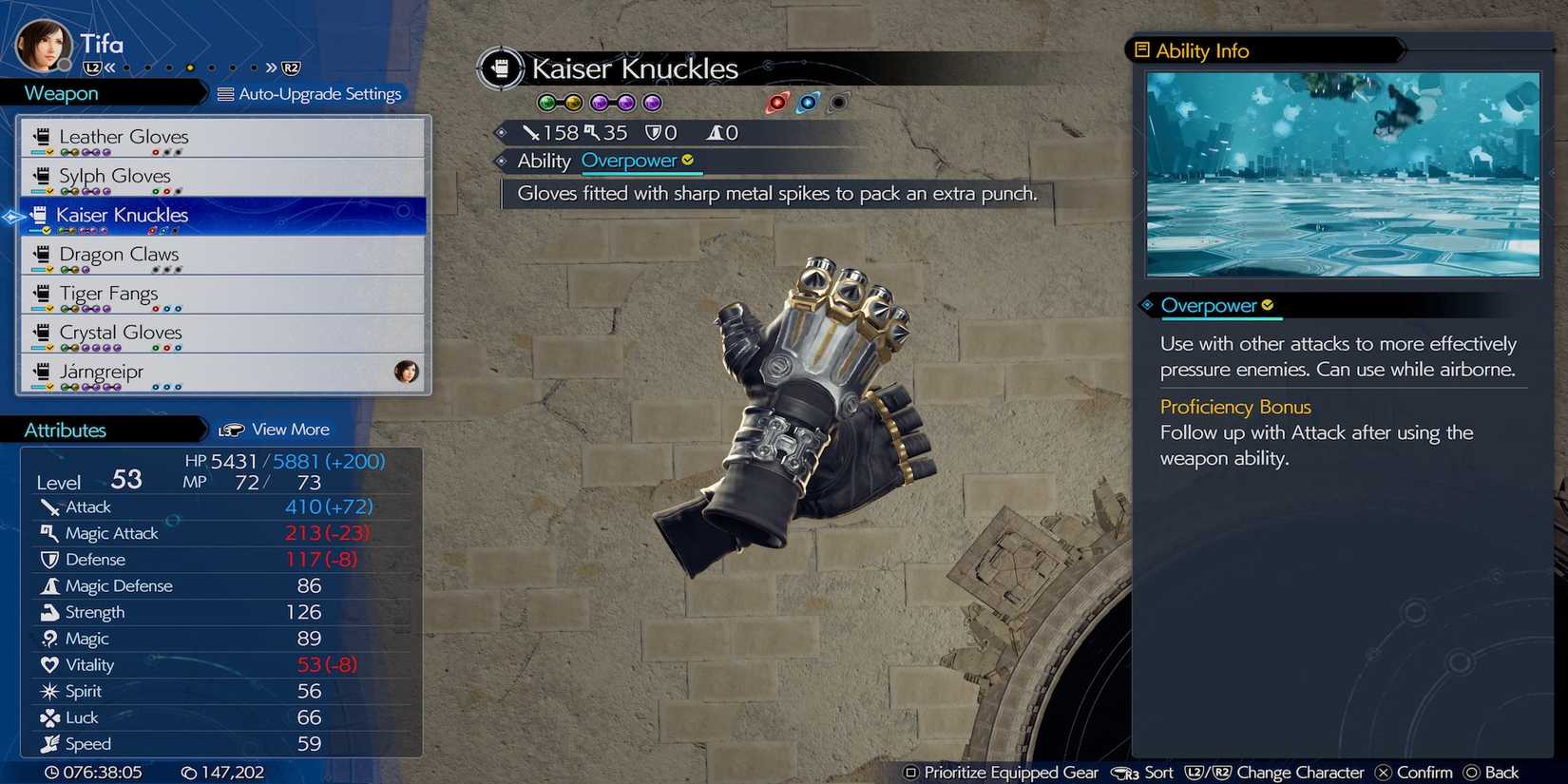Select Dragon Claws in the weapon list
Viewport: 1568px width, 784px height.
(x=120, y=254)
